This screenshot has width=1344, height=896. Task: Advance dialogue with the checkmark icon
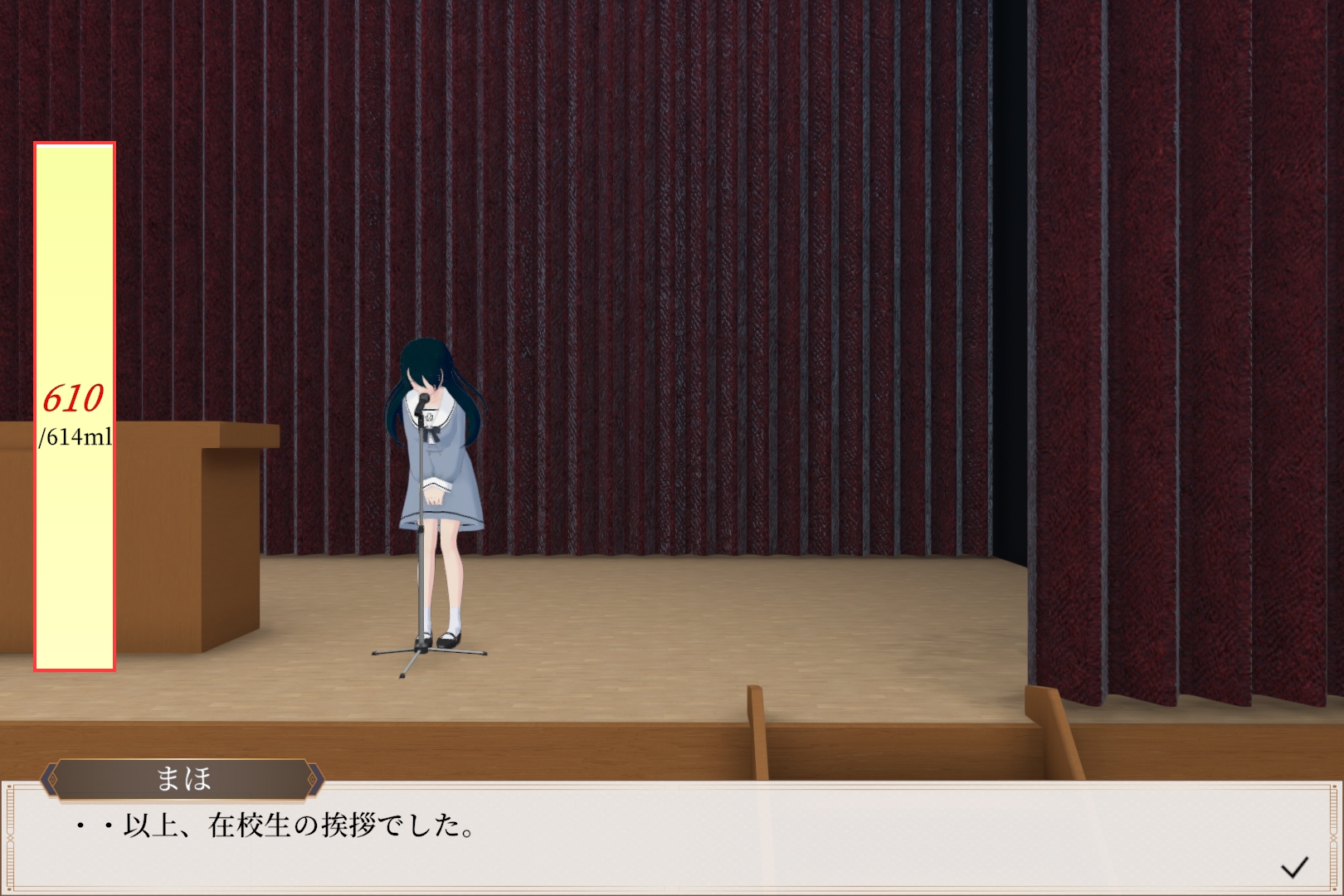[1293, 868]
